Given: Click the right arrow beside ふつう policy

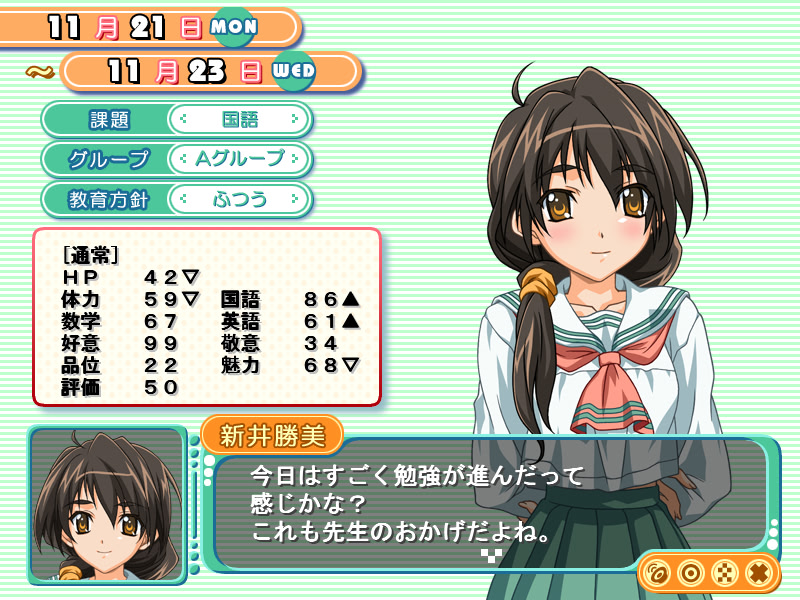Looking at the screenshot, I should [x=295, y=199].
